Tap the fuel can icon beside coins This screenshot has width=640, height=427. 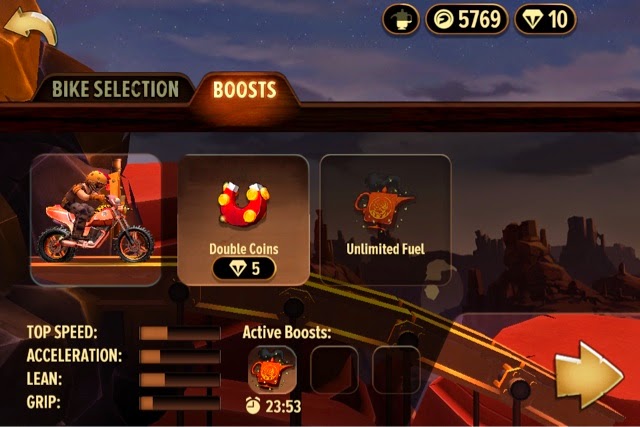401,19
